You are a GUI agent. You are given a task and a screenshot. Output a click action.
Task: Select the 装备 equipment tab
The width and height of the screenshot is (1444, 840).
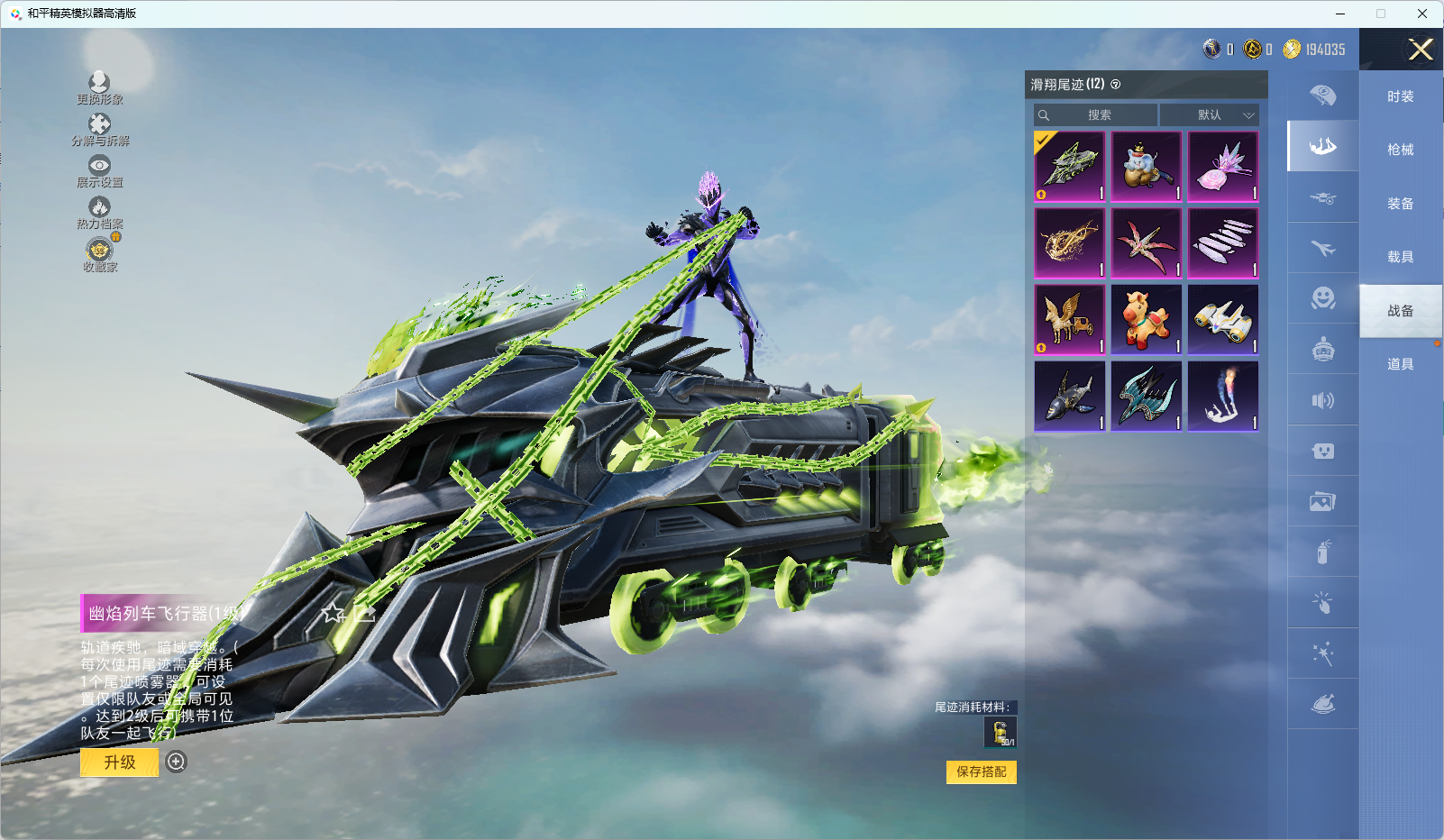point(1400,204)
